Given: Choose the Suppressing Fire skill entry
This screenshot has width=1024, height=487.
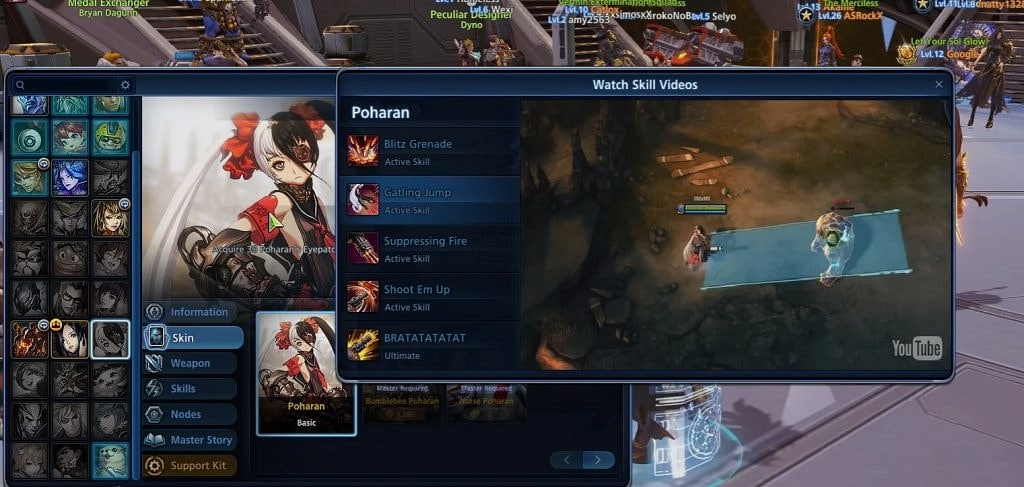Looking at the screenshot, I should [x=431, y=248].
